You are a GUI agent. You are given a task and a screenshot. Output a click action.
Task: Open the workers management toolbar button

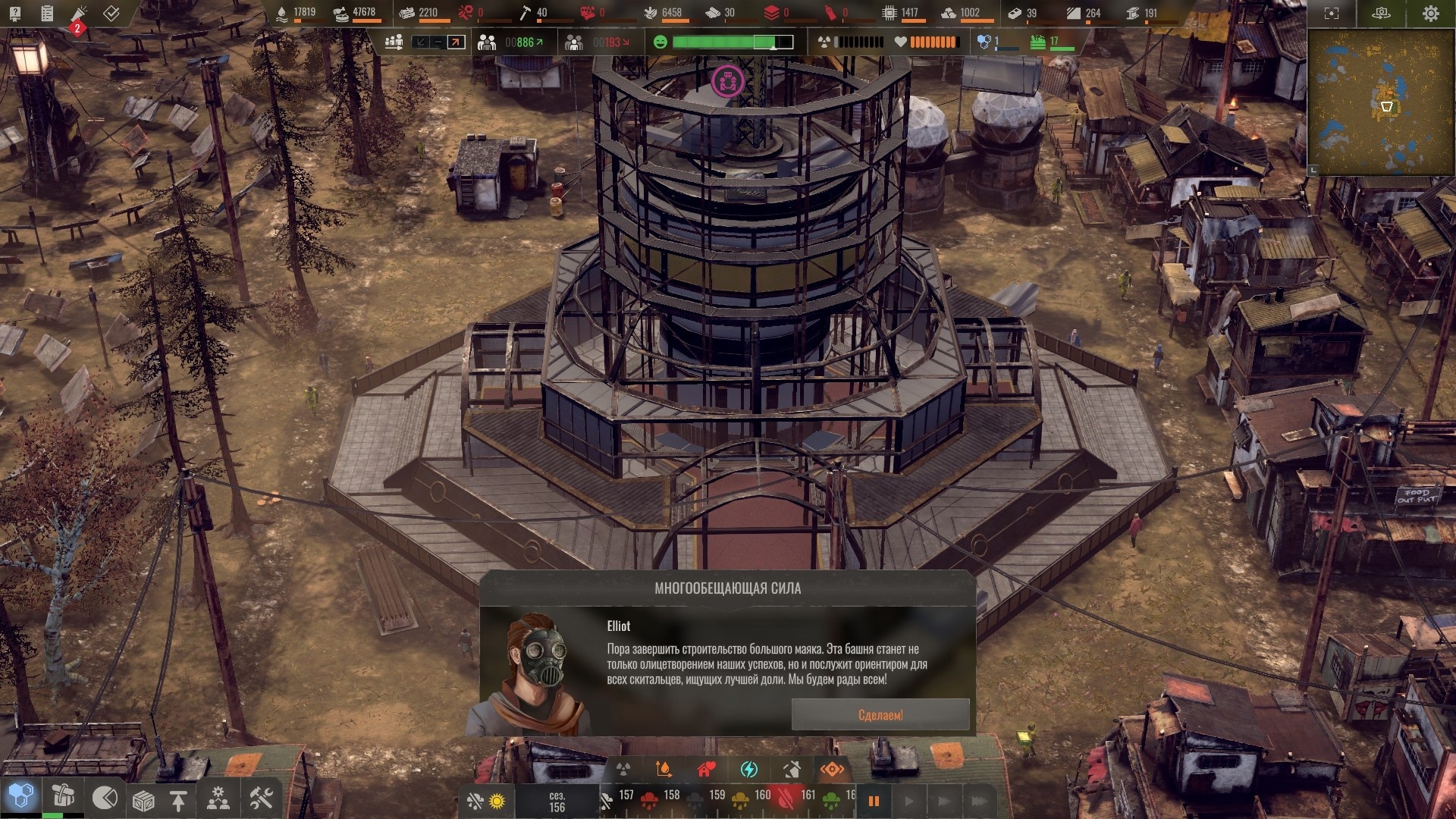tap(218, 799)
